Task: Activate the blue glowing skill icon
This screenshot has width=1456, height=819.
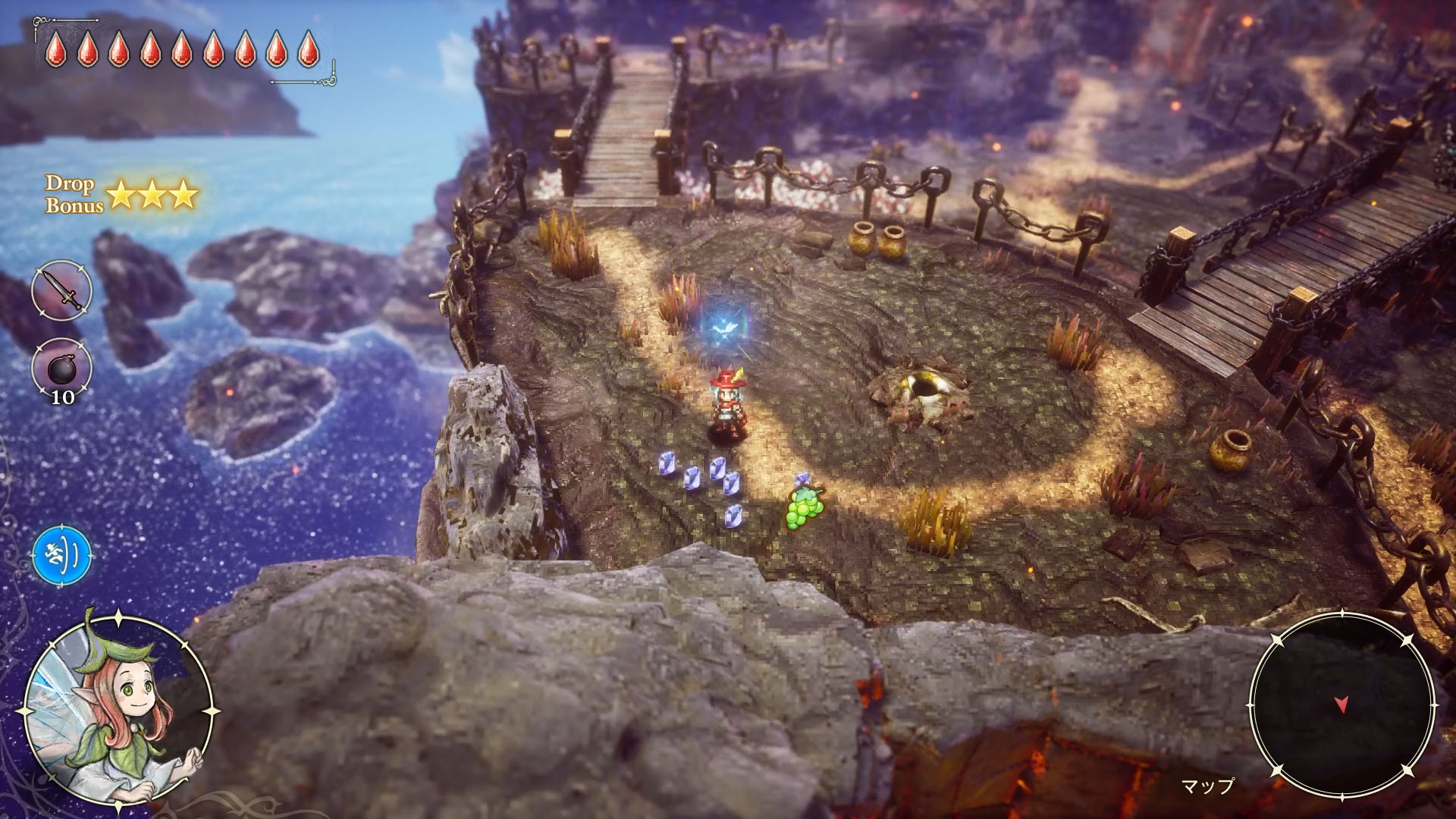Action: 62,557
